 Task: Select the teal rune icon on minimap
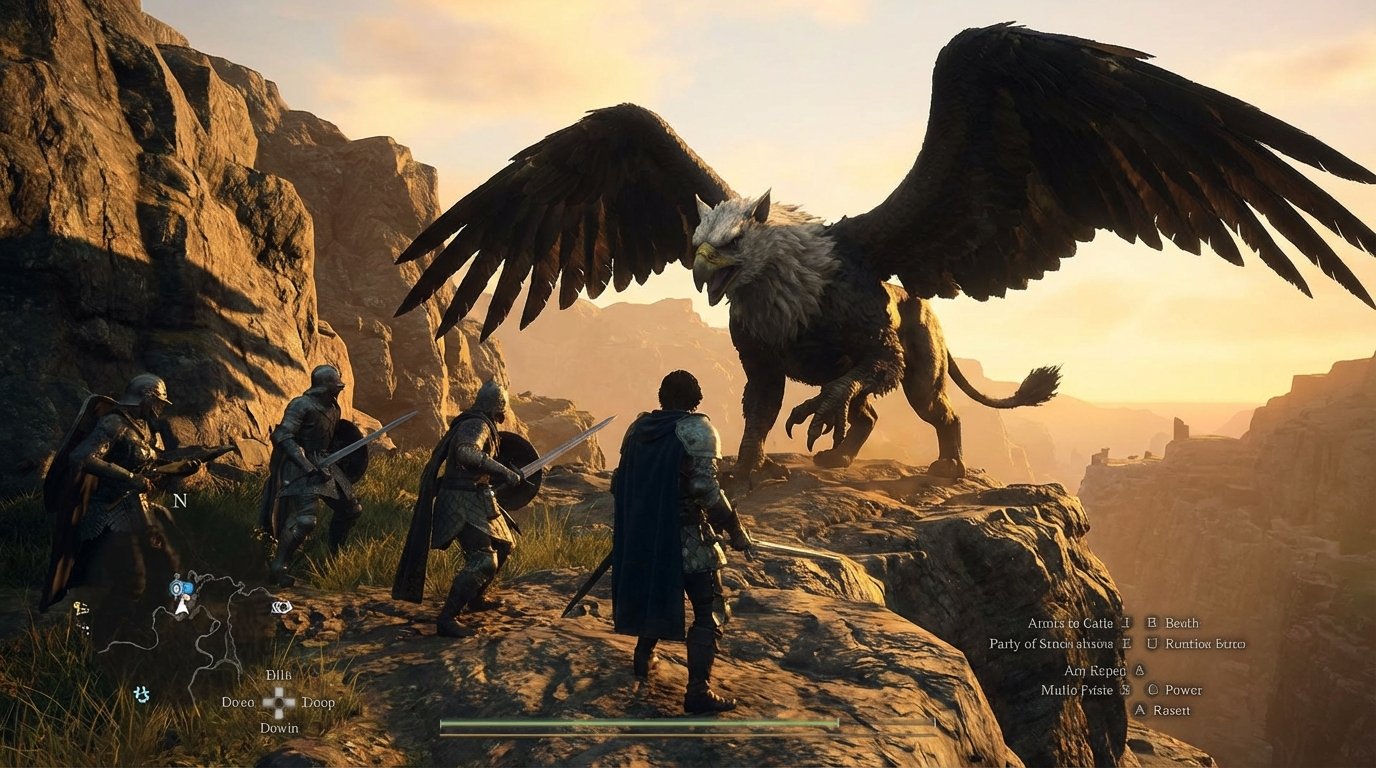click(142, 695)
